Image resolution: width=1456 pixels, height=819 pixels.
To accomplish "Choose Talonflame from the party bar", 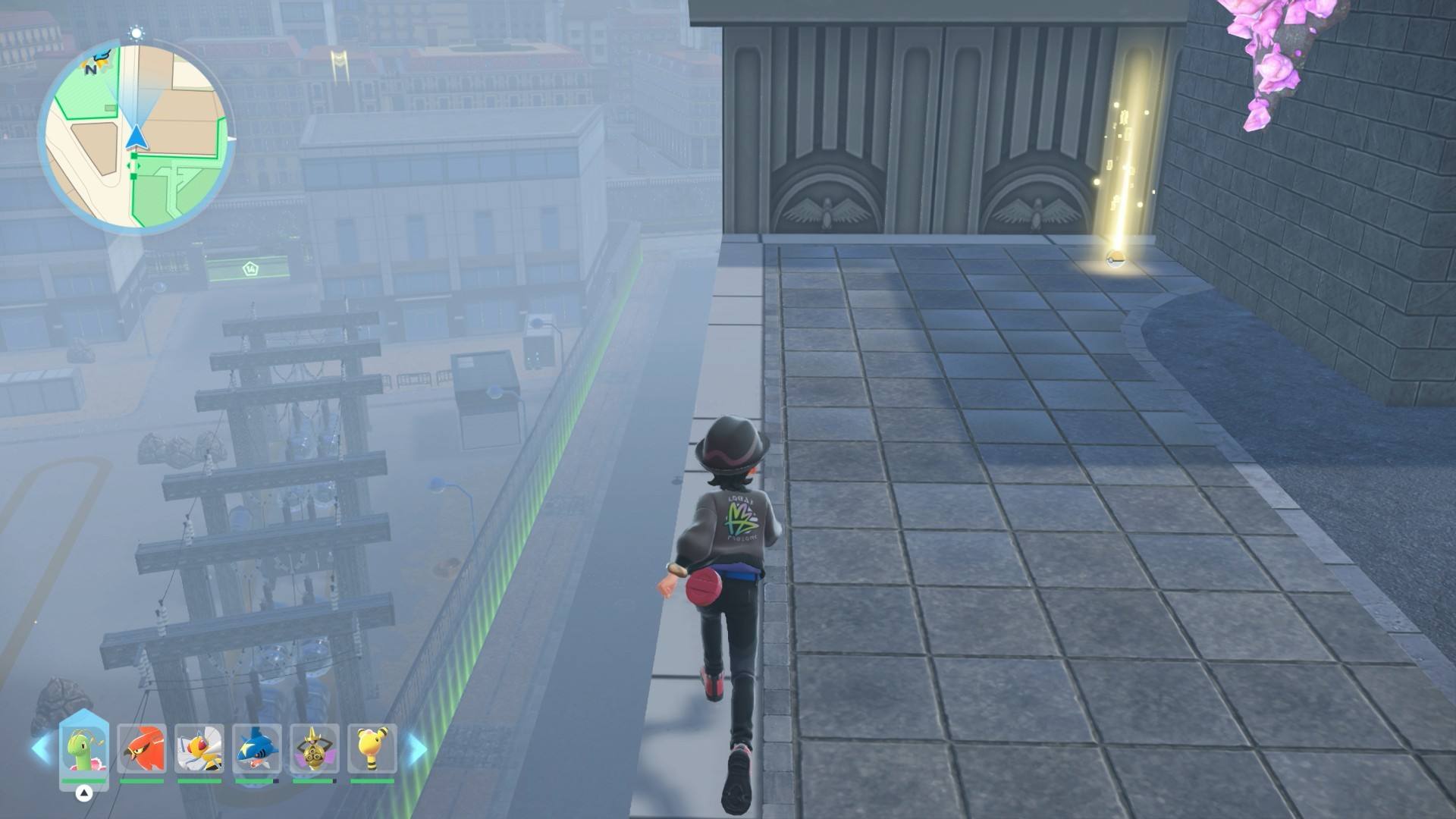I will (142, 748).
